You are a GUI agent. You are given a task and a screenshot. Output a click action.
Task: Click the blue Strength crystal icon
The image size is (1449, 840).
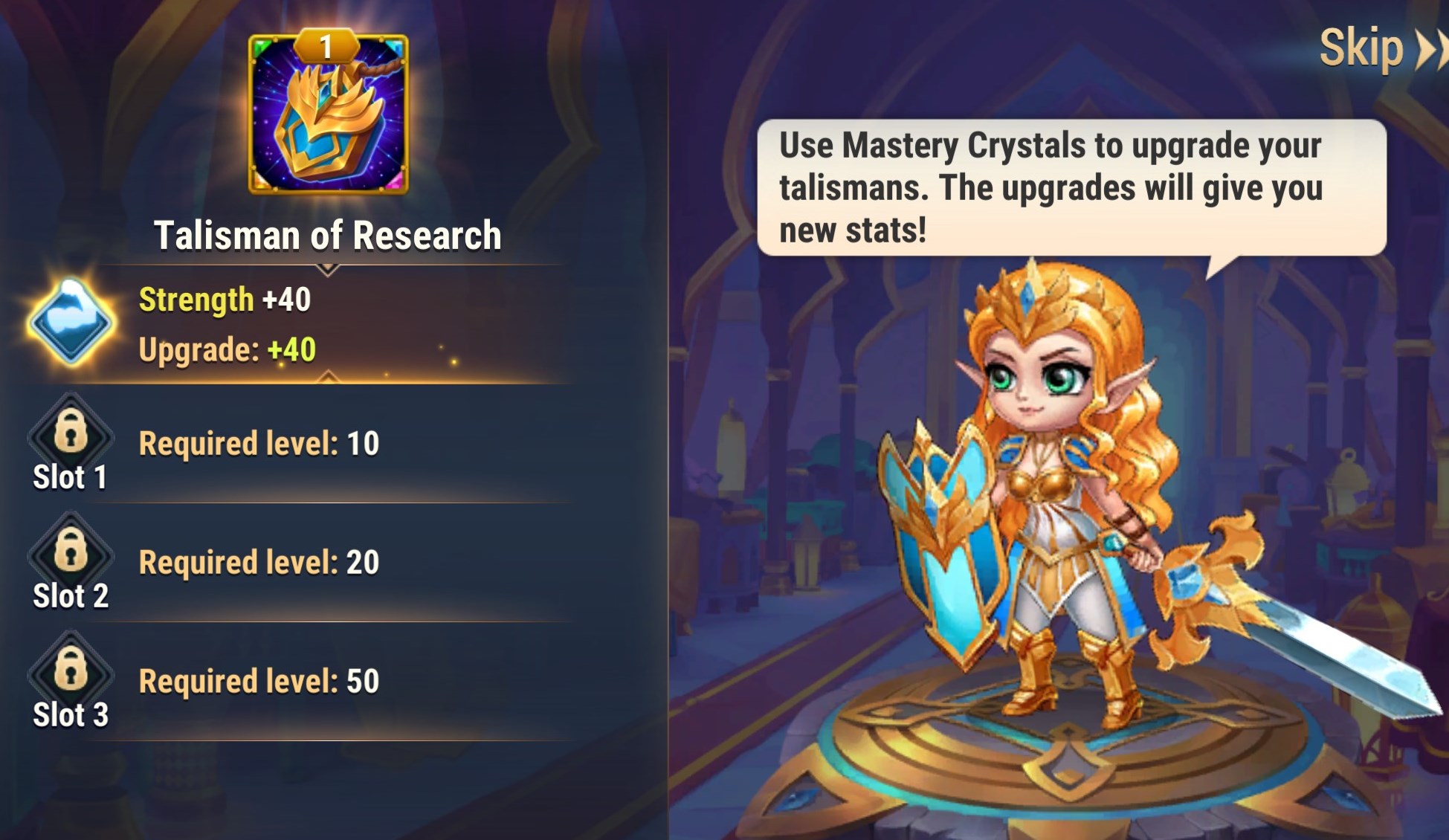coord(71,323)
